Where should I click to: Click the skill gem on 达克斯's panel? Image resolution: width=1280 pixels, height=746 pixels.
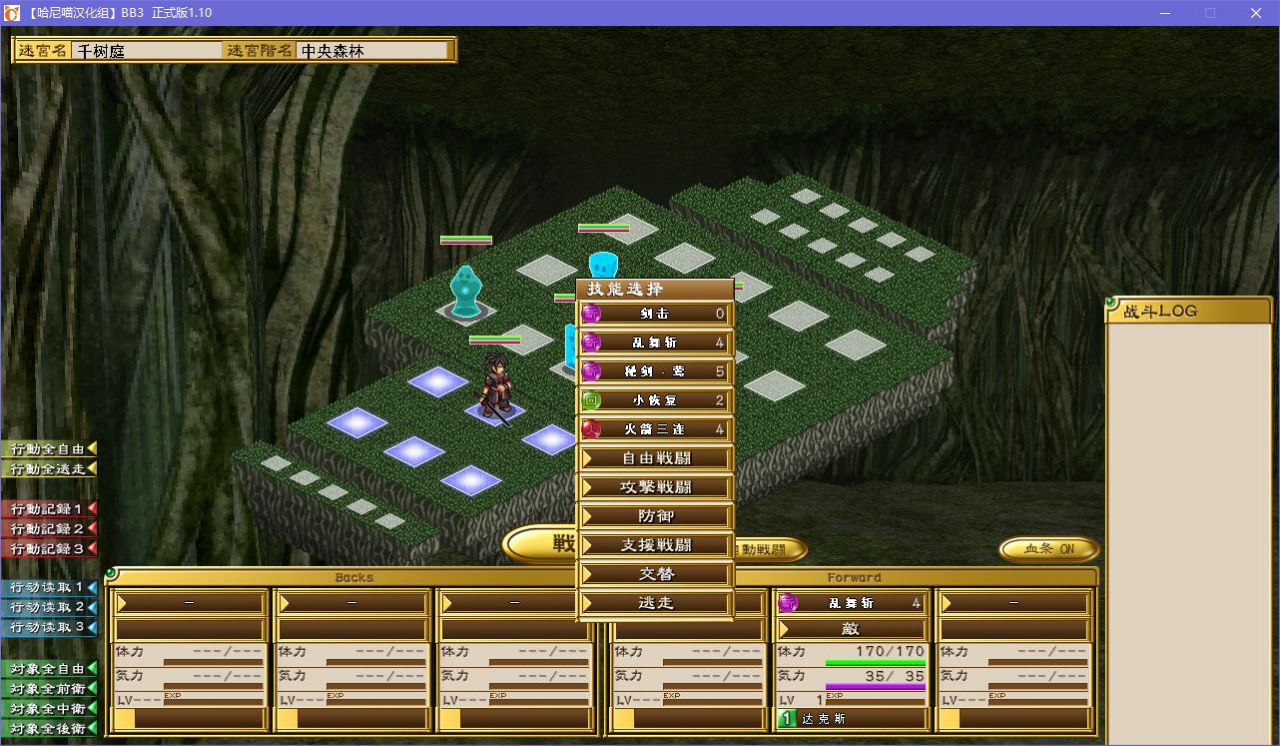point(789,602)
